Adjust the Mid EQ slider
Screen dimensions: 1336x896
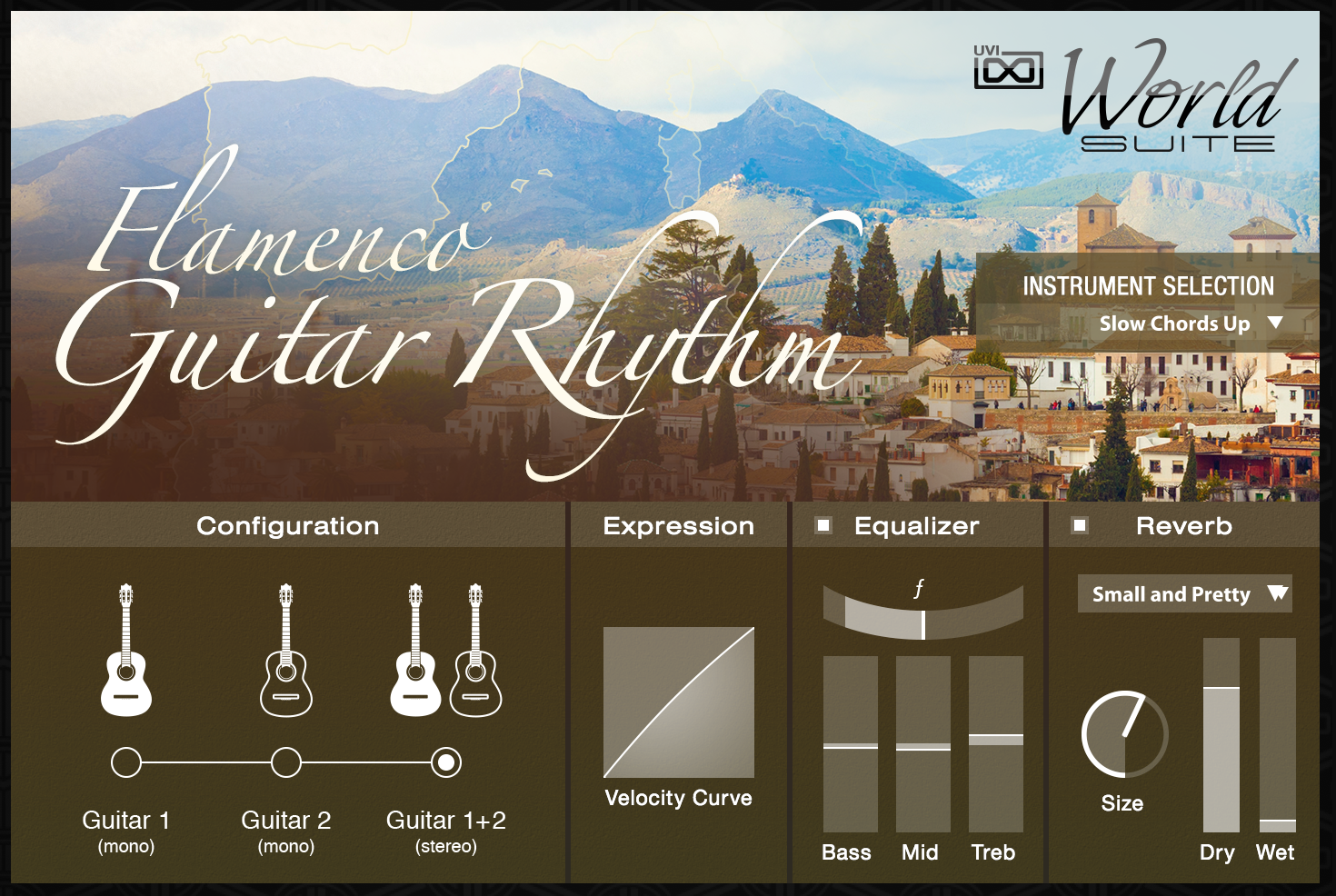click(x=923, y=746)
